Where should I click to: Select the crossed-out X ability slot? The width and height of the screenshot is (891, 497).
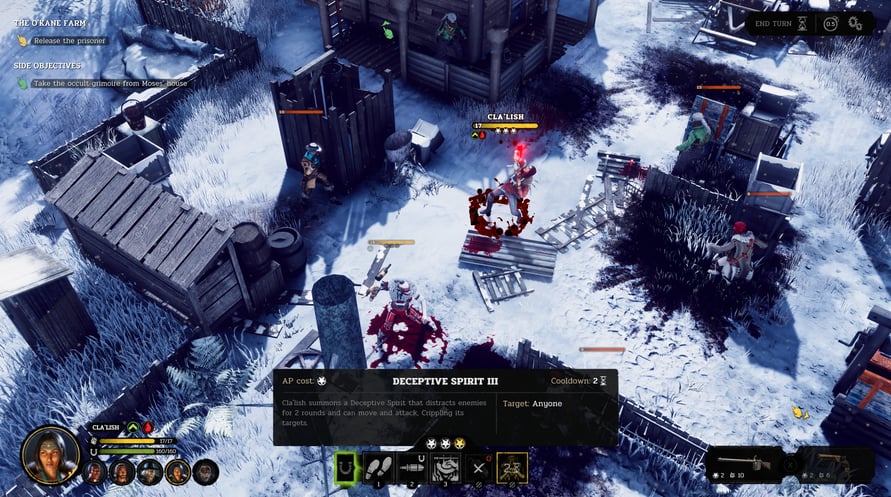pyautogui.click(x=479, y=466)
